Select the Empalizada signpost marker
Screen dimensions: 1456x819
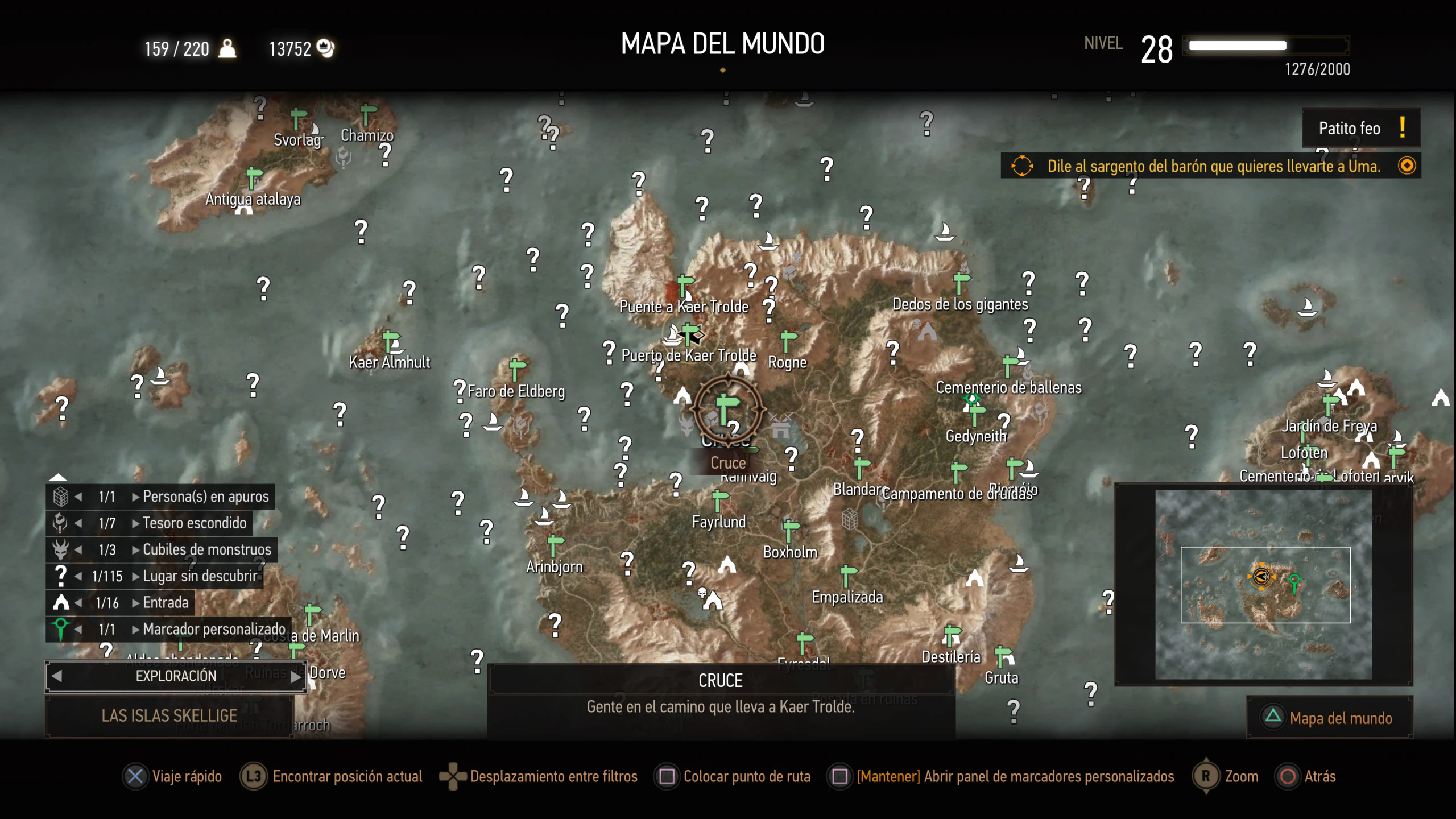coord(847,576)
